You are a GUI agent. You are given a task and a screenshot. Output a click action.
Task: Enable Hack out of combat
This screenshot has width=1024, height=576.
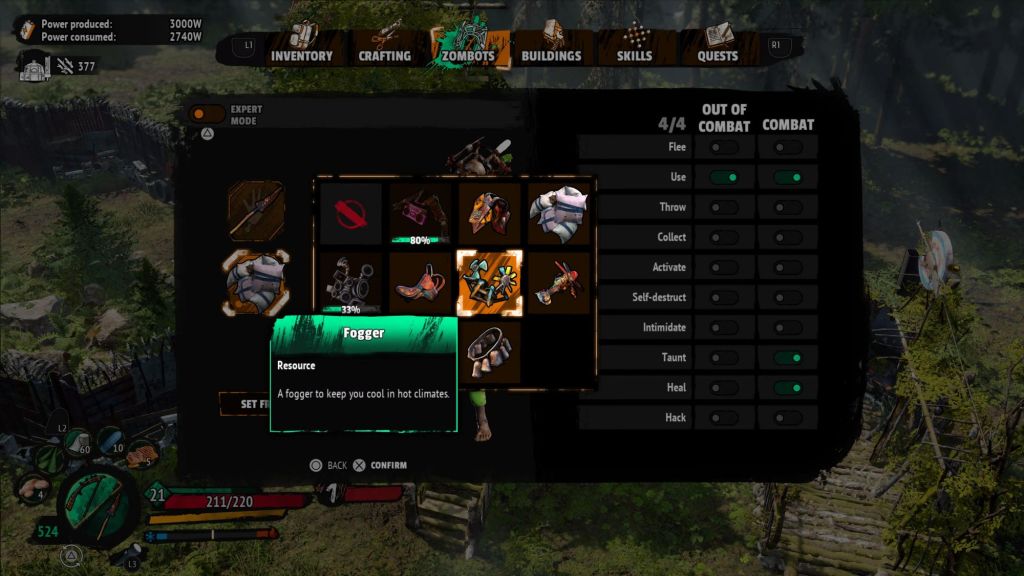pos(724,417)
